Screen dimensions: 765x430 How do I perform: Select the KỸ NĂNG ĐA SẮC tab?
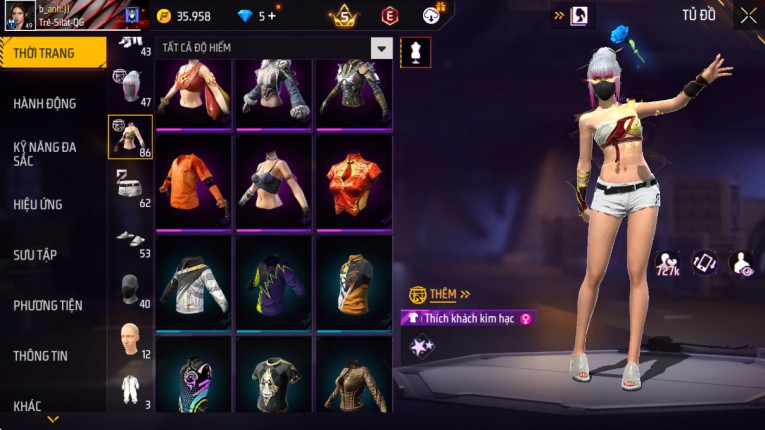point(45,153)
